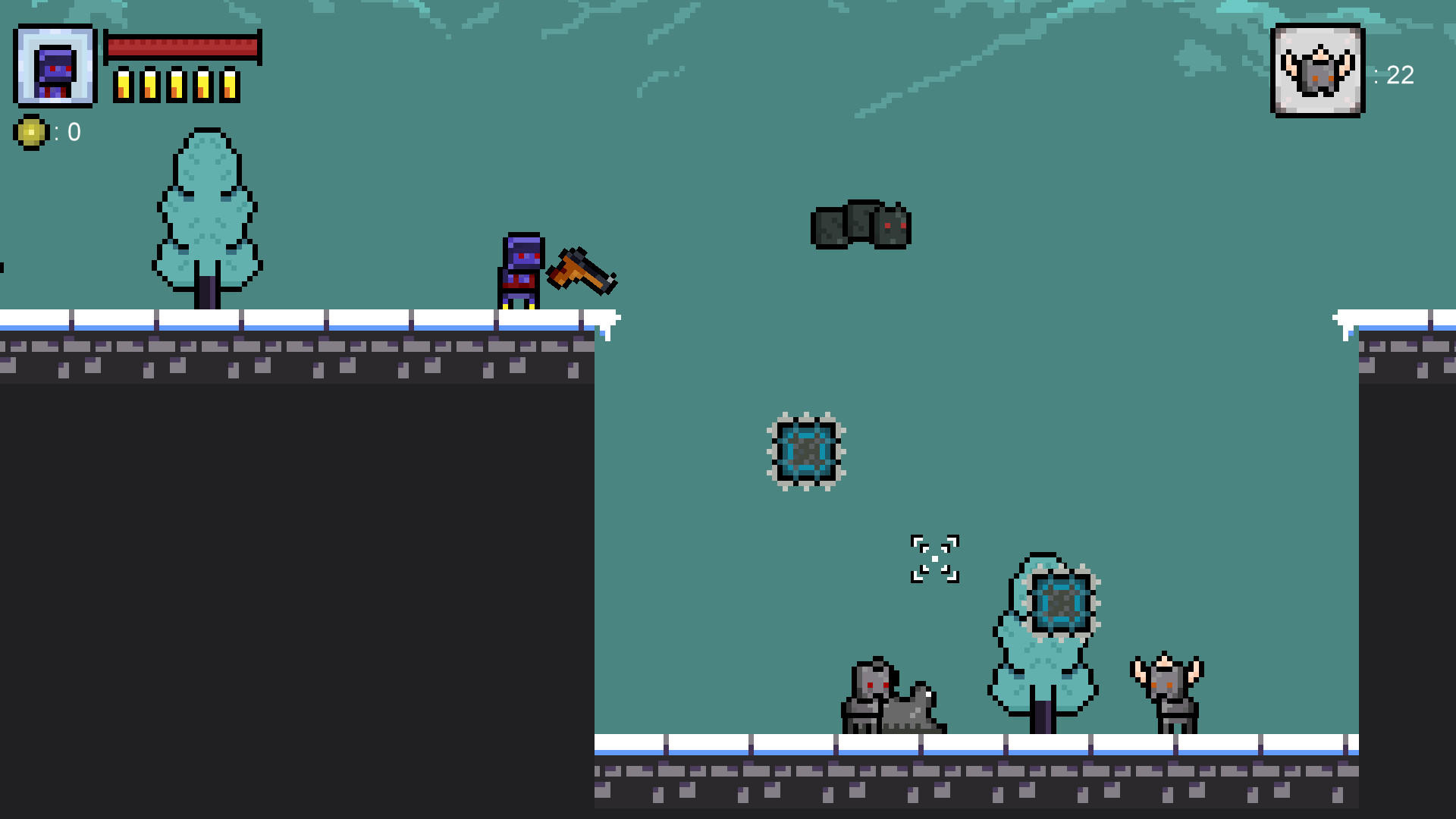
Task: Select the ninja player character
Action: click(x=521, y=269)
